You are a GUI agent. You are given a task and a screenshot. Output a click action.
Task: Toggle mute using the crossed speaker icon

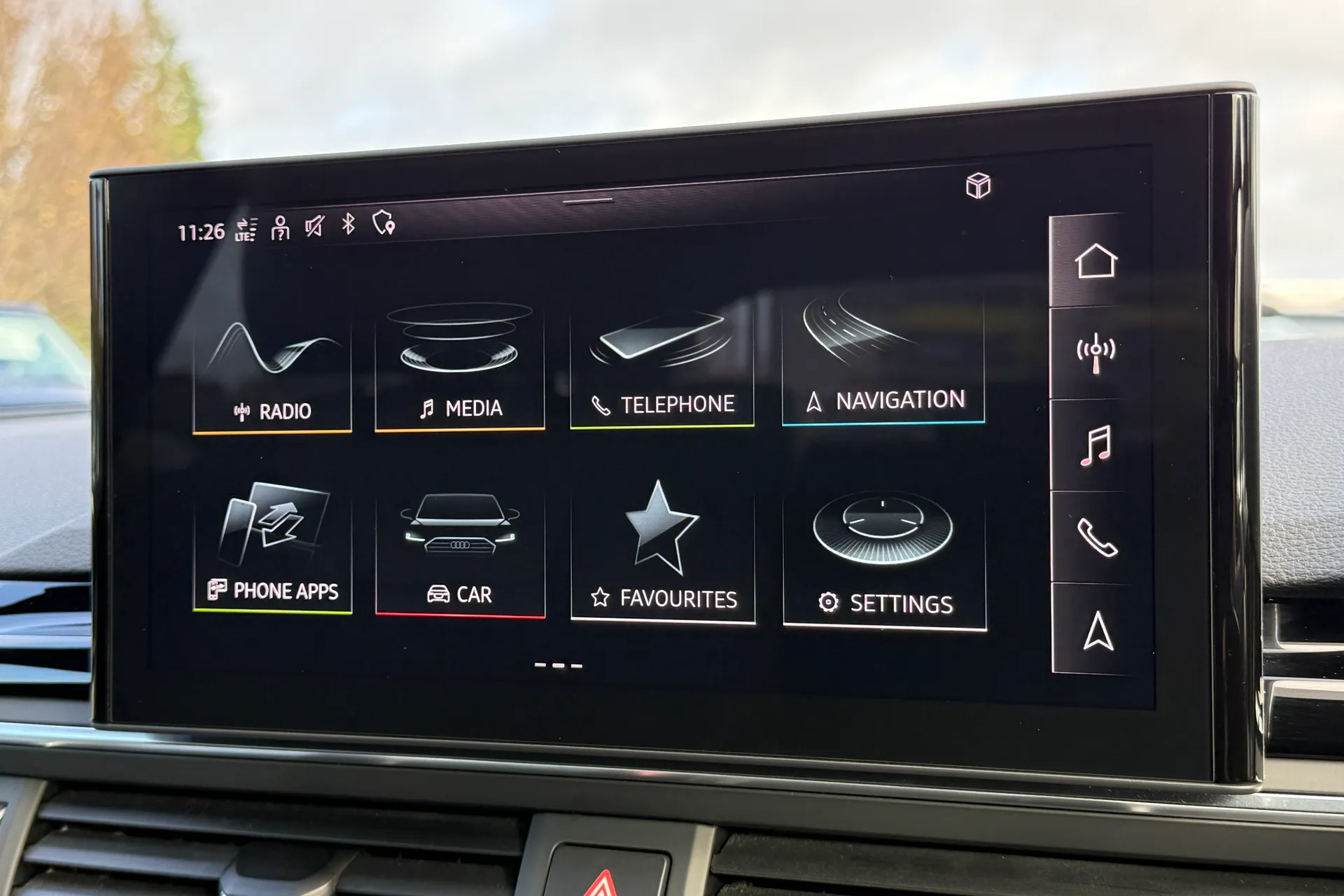315,228
